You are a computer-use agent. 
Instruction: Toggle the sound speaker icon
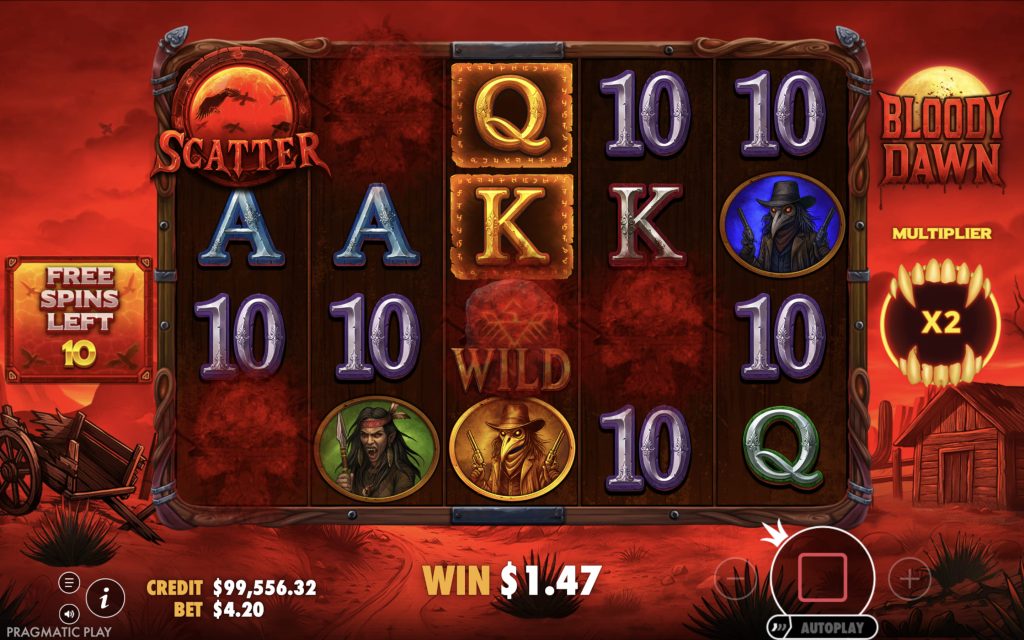pos(69,612)
